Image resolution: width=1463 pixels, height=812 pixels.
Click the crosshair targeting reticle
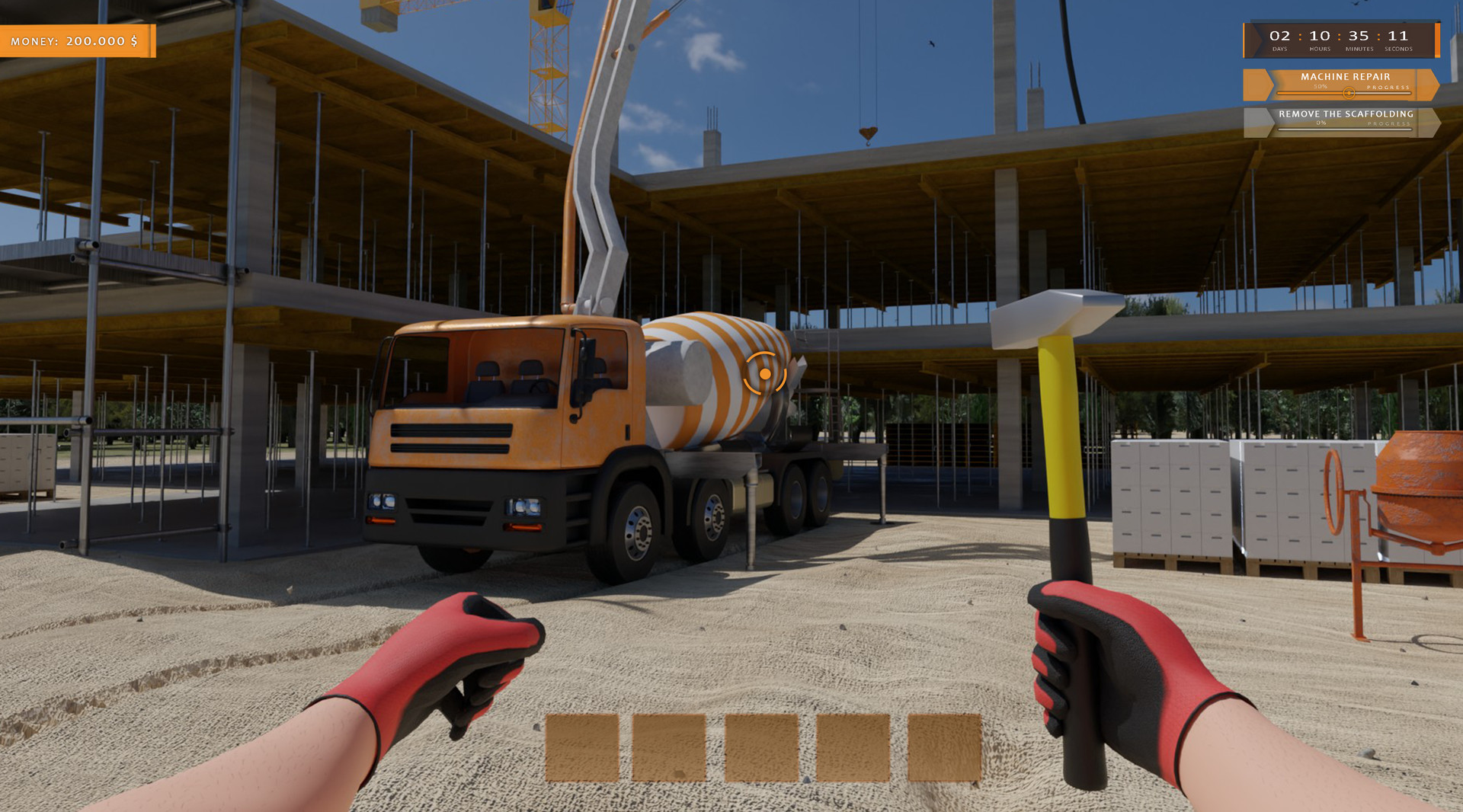coord(764,375)
